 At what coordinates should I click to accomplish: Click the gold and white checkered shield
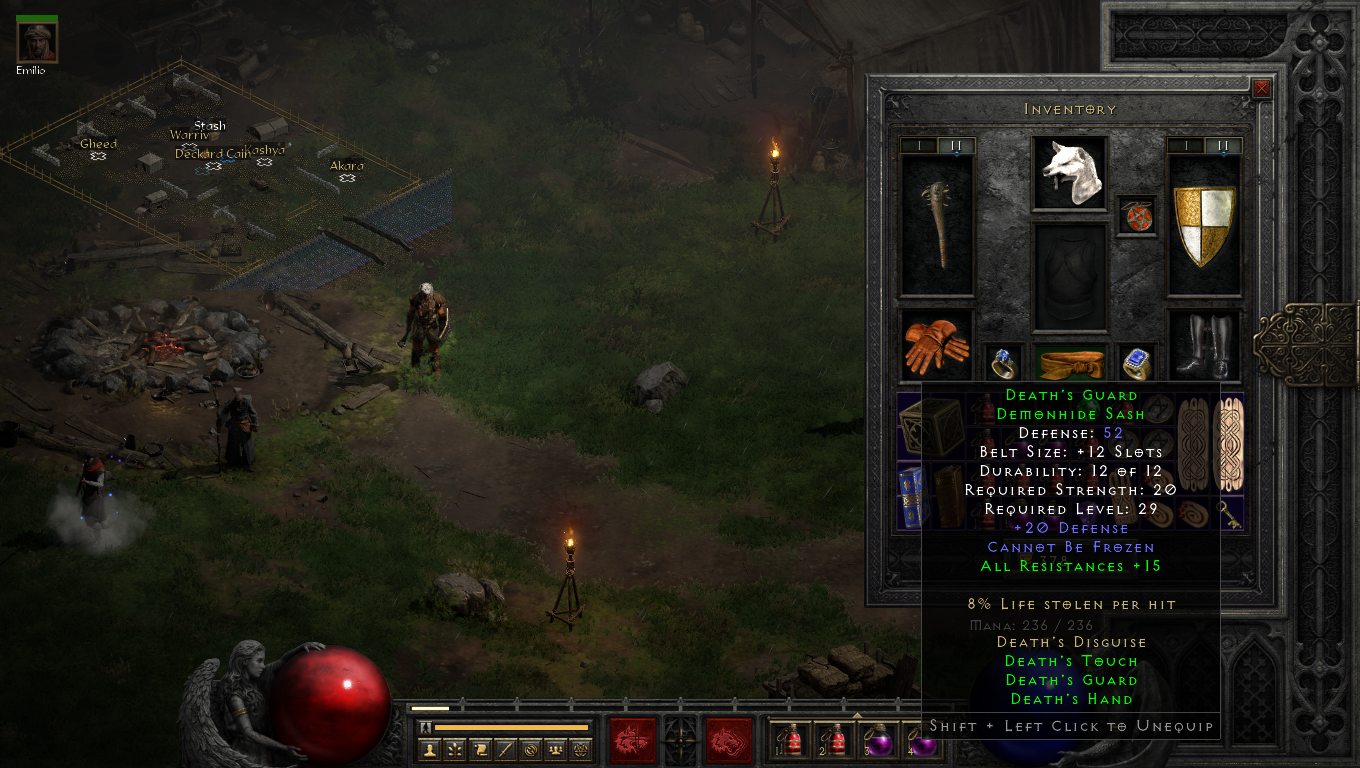click(1203, 225)
